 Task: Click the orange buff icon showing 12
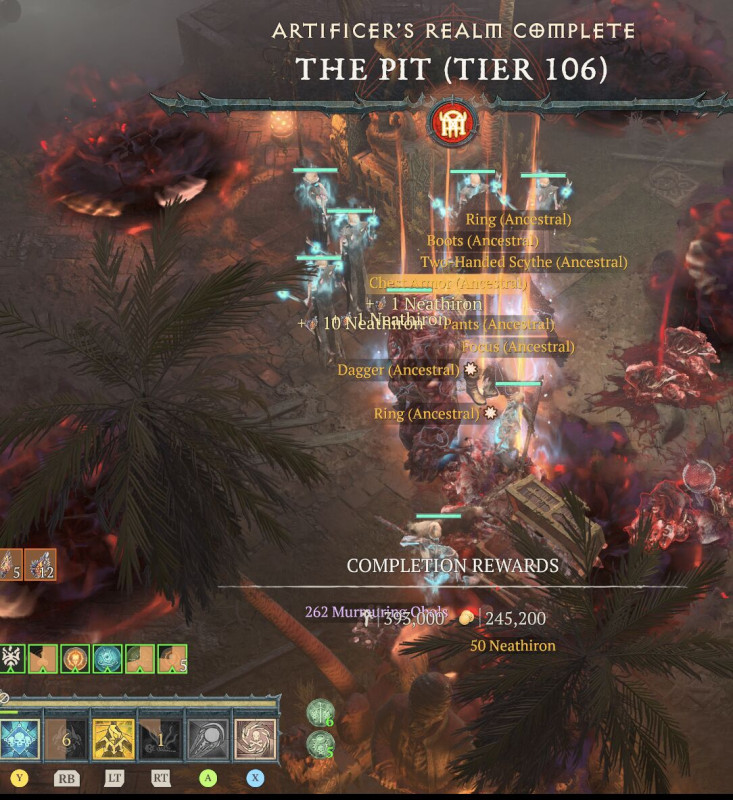point(41,566)
